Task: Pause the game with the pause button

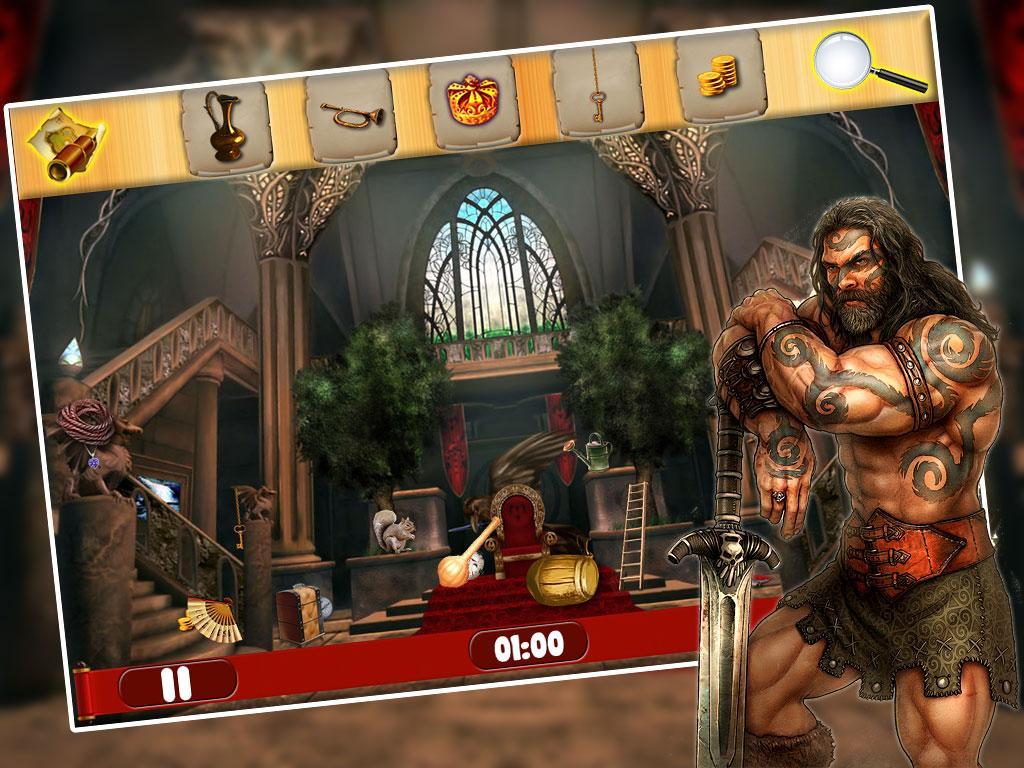Action: click(x=177, y=683)
